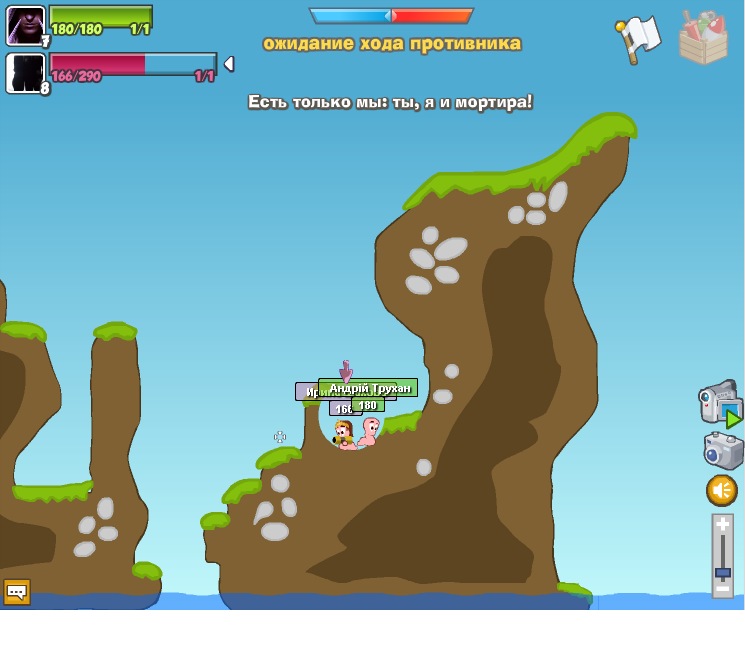Take a screenshot with the photo camera
The image size is (745, 650).
click(x=722, y=451)
